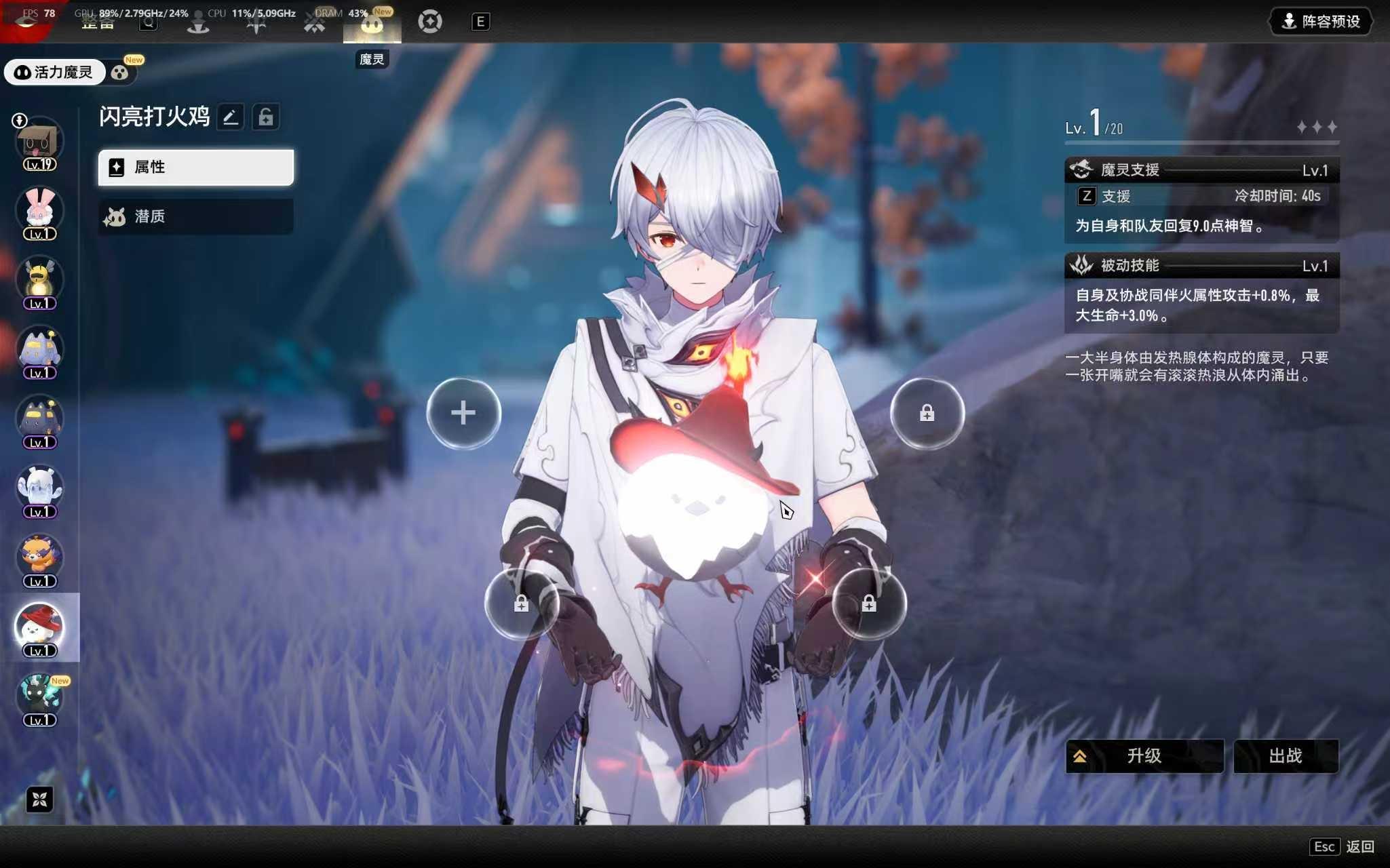Click the plus slot to add equipment
This screenshot has height=868, width=1390.
463,413
